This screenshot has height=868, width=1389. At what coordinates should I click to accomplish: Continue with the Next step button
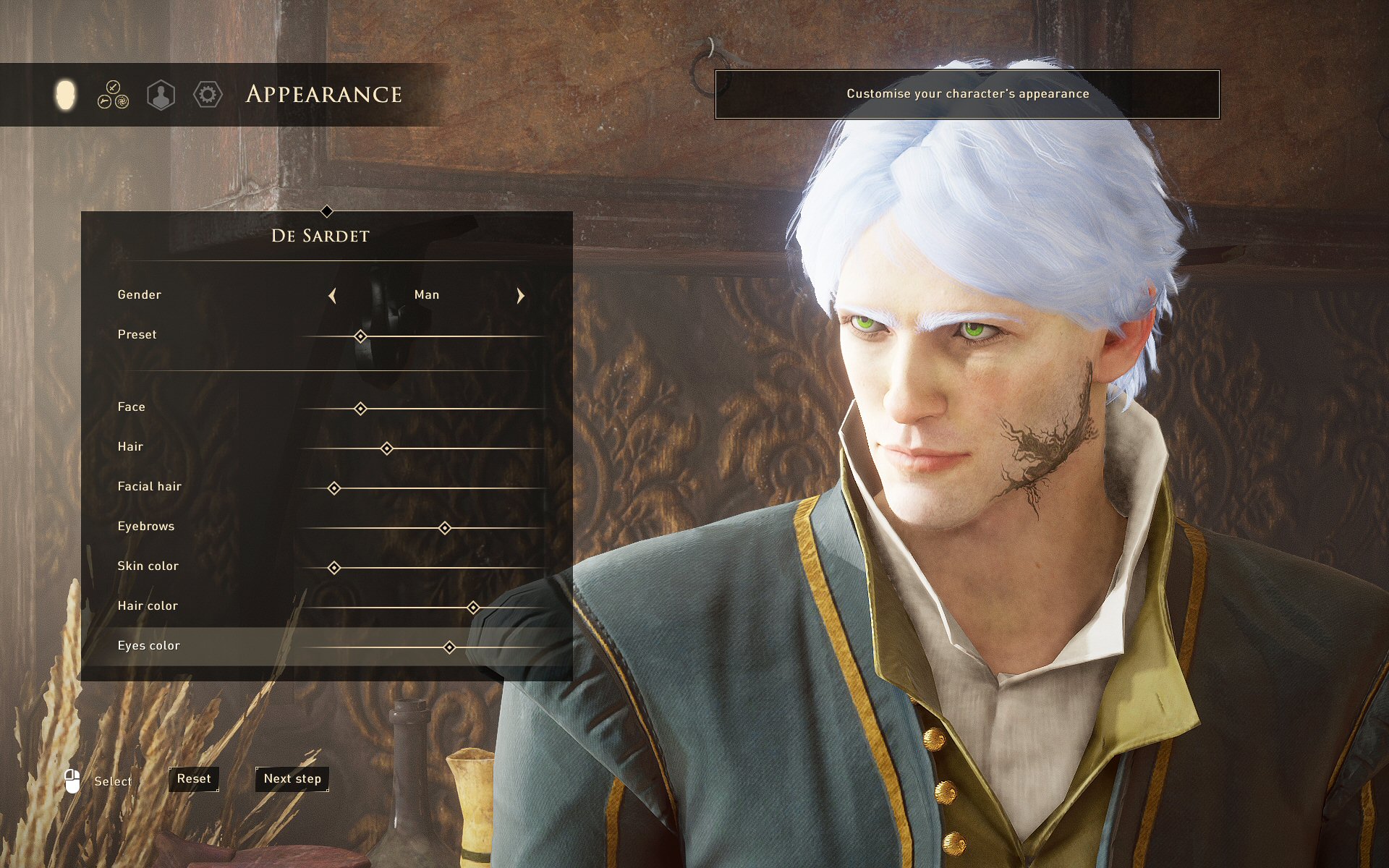point(292,779)
